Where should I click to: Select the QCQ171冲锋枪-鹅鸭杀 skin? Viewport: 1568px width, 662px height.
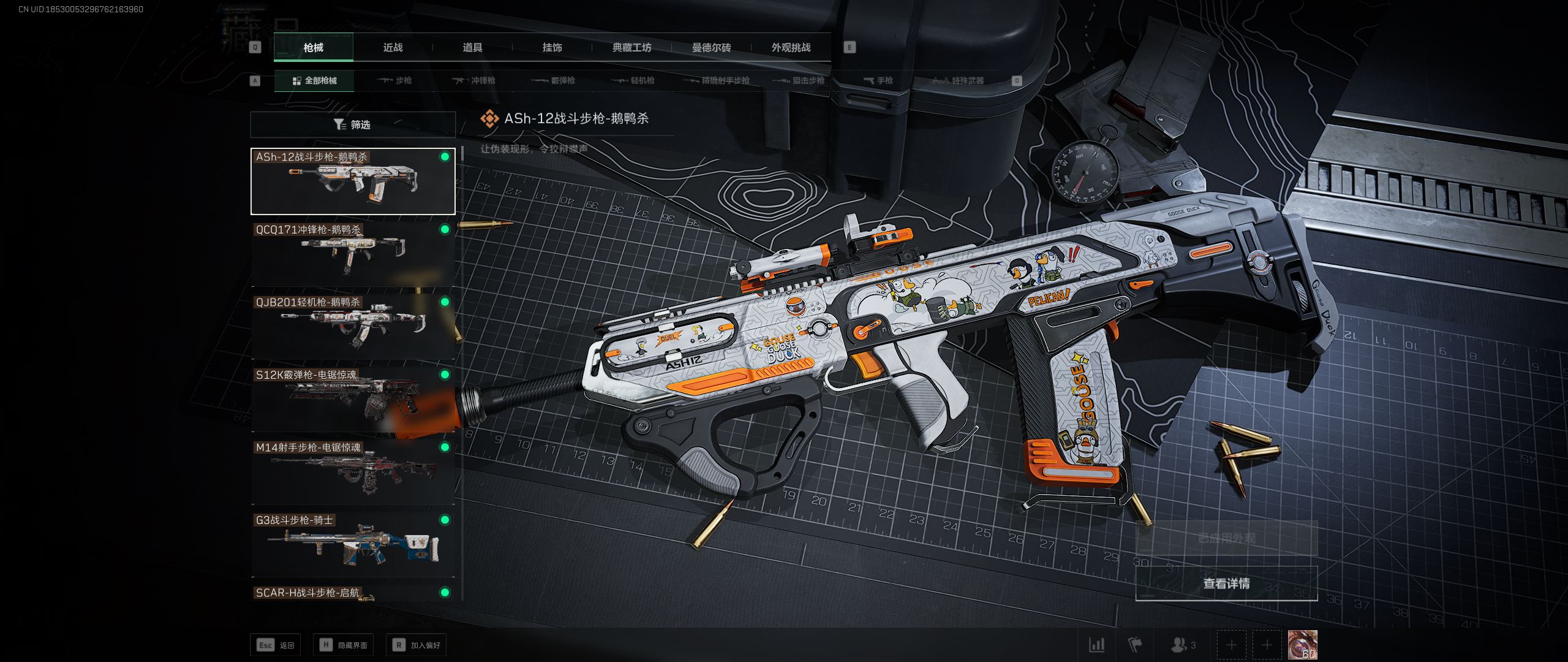[x=353, y=254]
